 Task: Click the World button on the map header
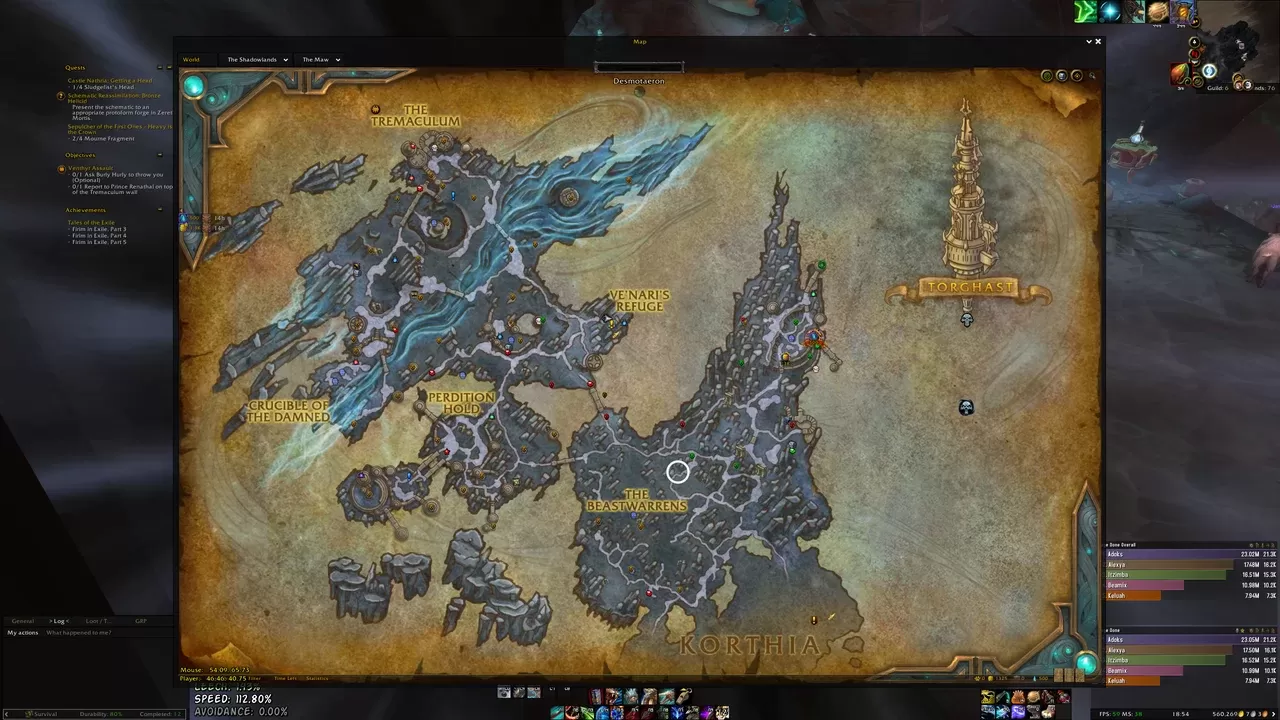pos(191,59)
